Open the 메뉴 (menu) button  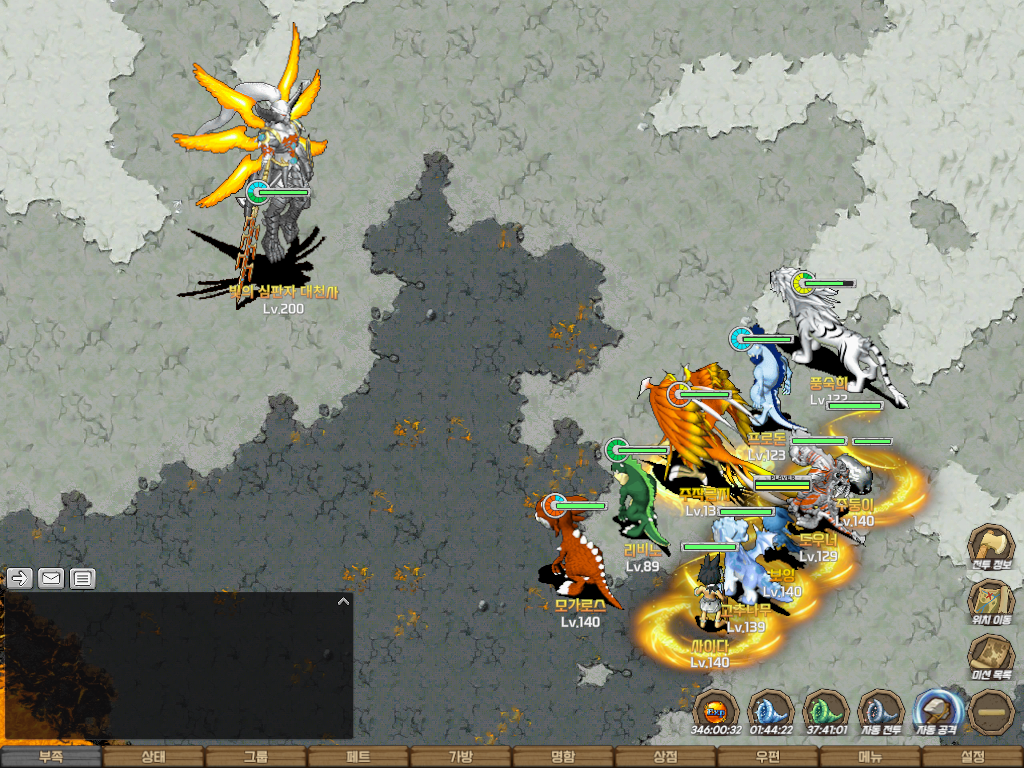pos(870,757)
